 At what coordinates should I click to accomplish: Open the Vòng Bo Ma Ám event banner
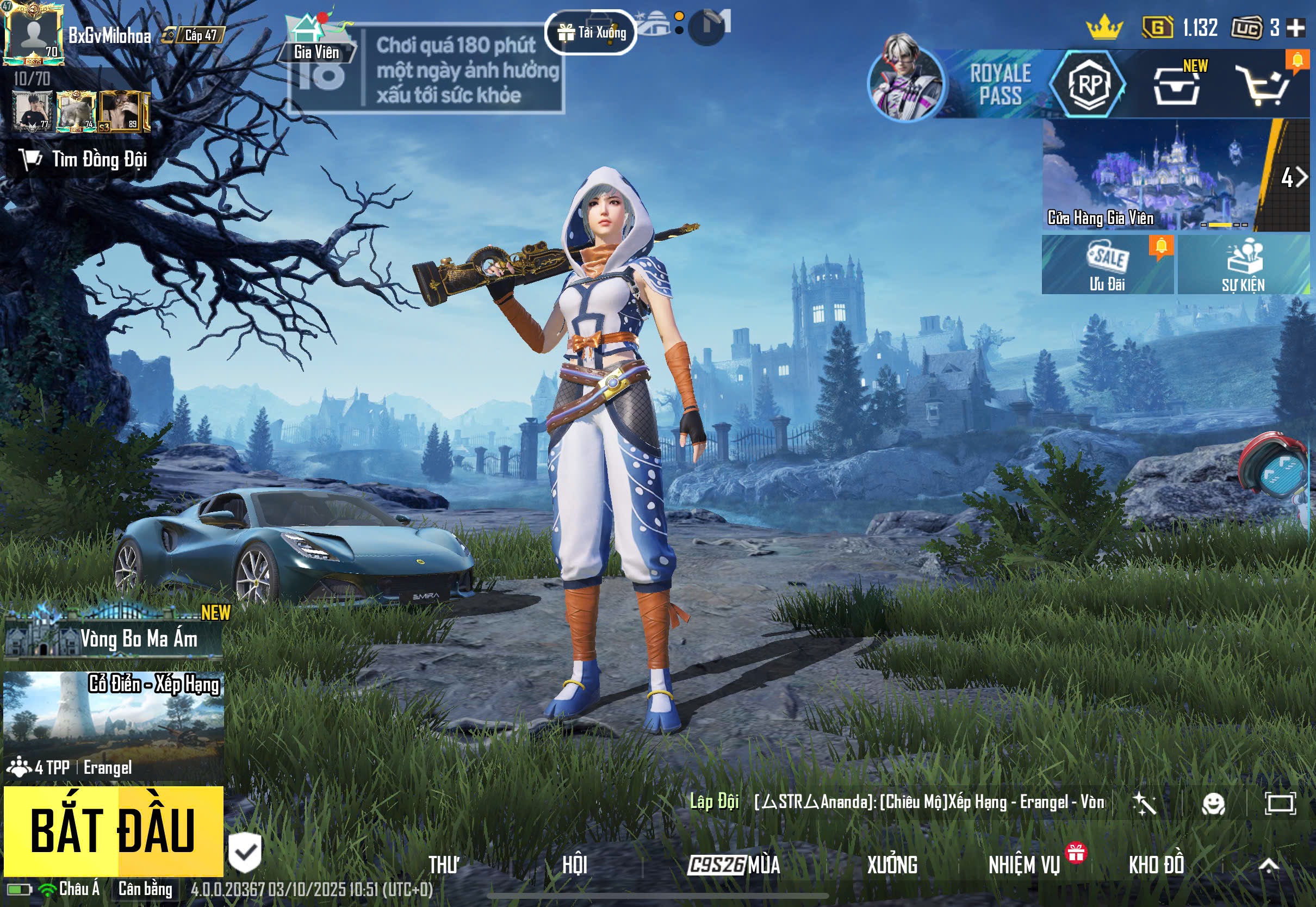point(113,638)
